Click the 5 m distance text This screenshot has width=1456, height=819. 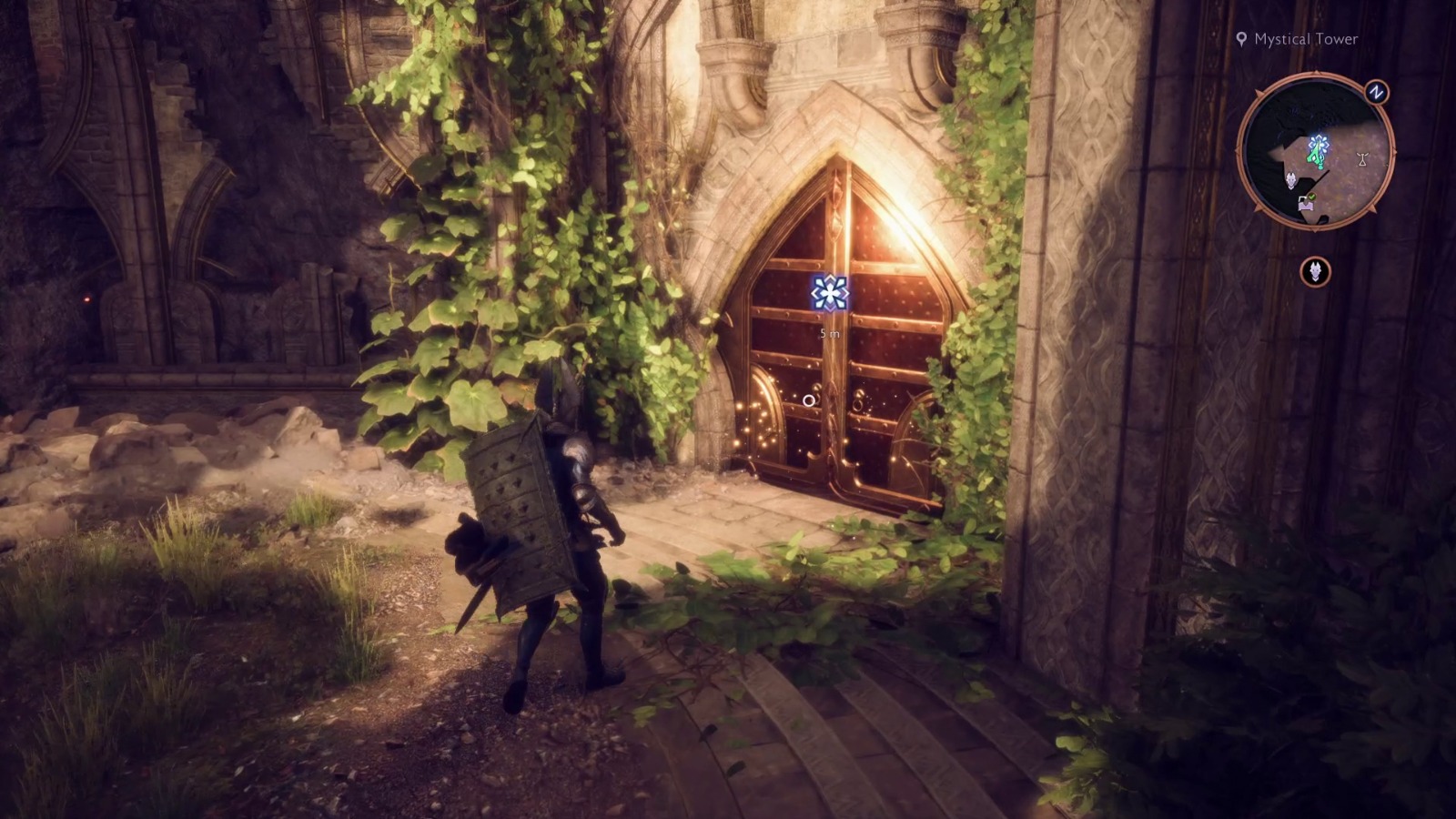[x=831, y=333]
